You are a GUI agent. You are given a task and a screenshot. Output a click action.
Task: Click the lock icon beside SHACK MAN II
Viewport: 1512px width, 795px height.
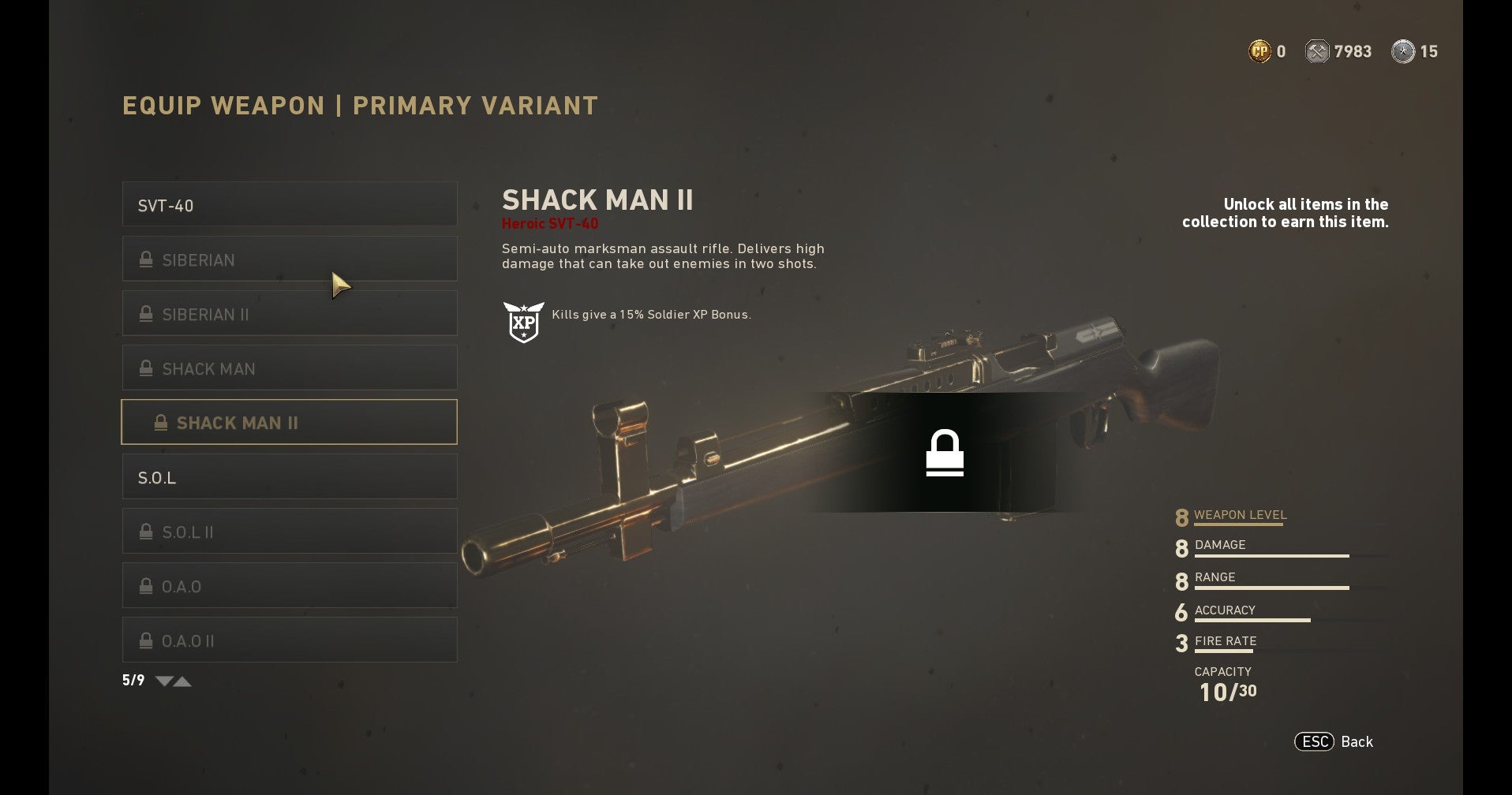pos(162,423)
